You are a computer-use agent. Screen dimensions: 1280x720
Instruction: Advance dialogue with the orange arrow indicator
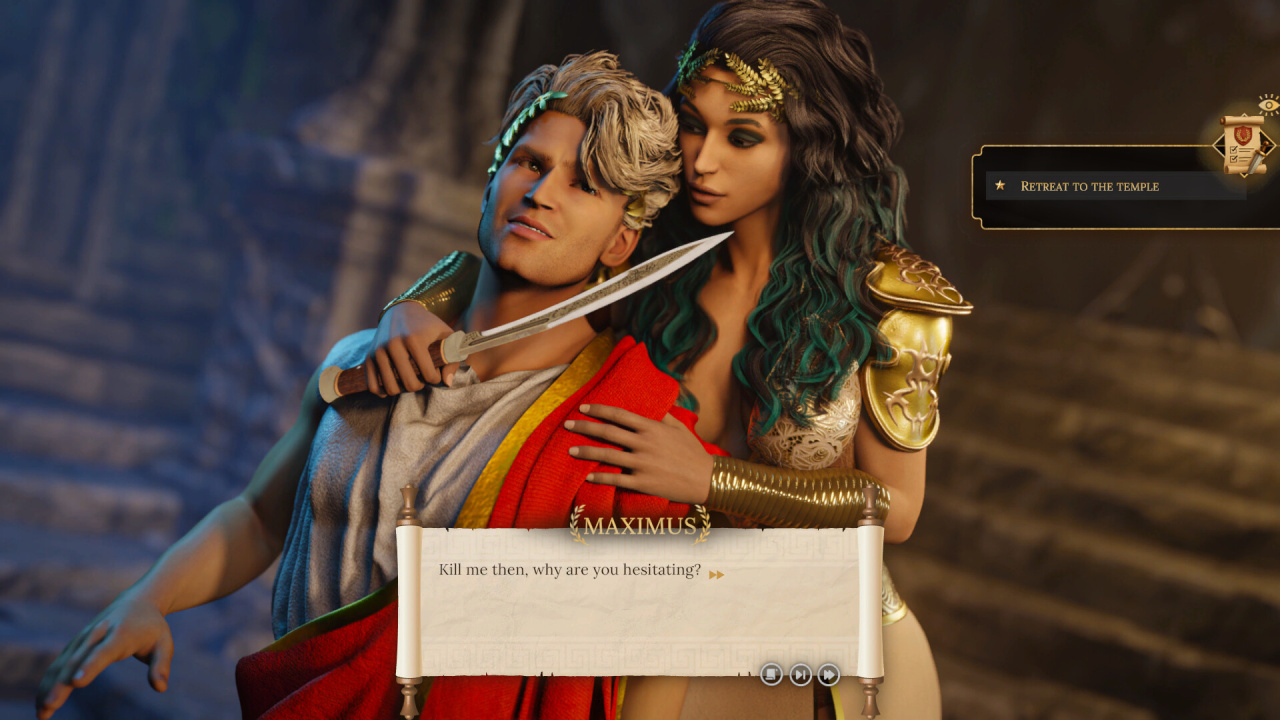pos(716,574)
